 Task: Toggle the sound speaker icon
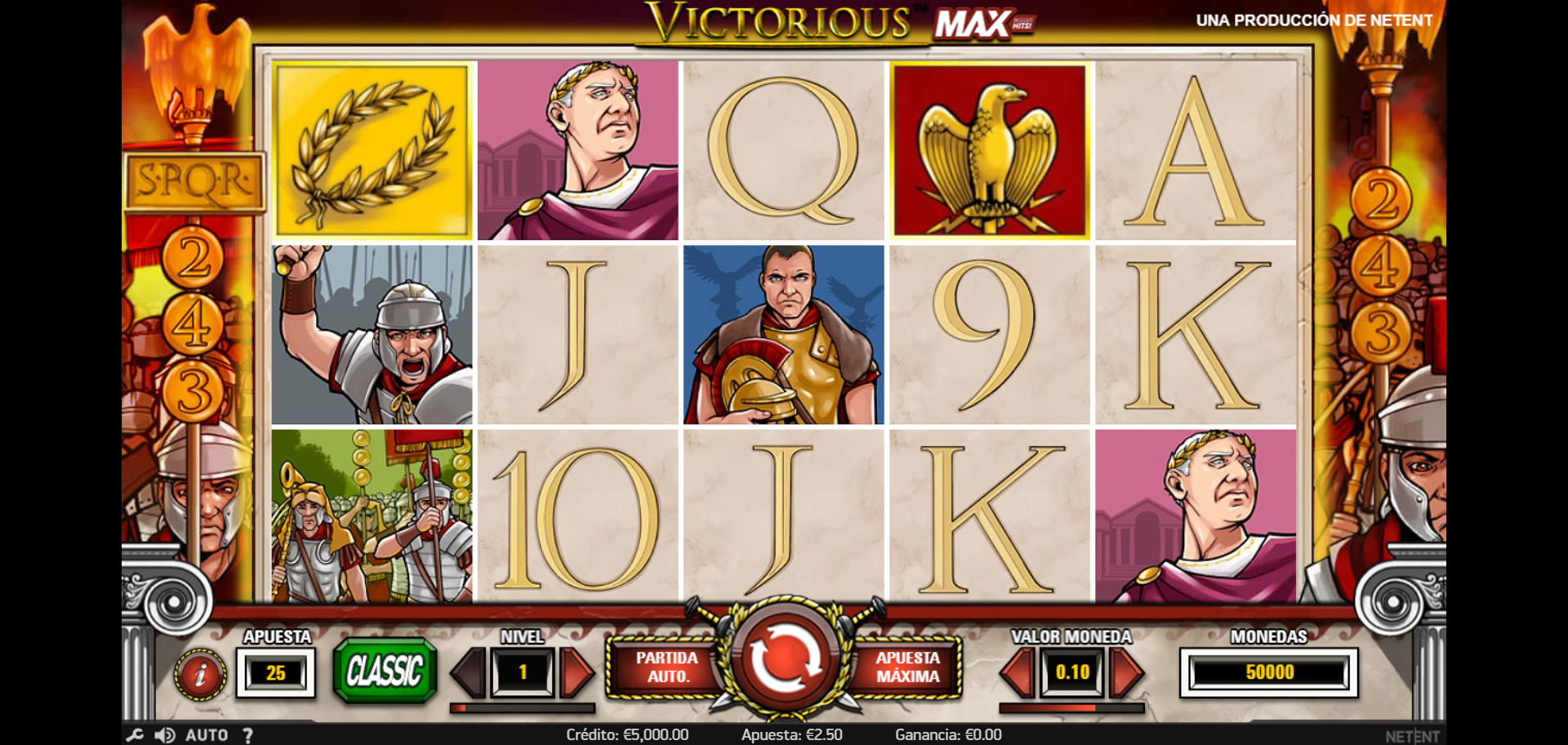[x=165, y=735]
